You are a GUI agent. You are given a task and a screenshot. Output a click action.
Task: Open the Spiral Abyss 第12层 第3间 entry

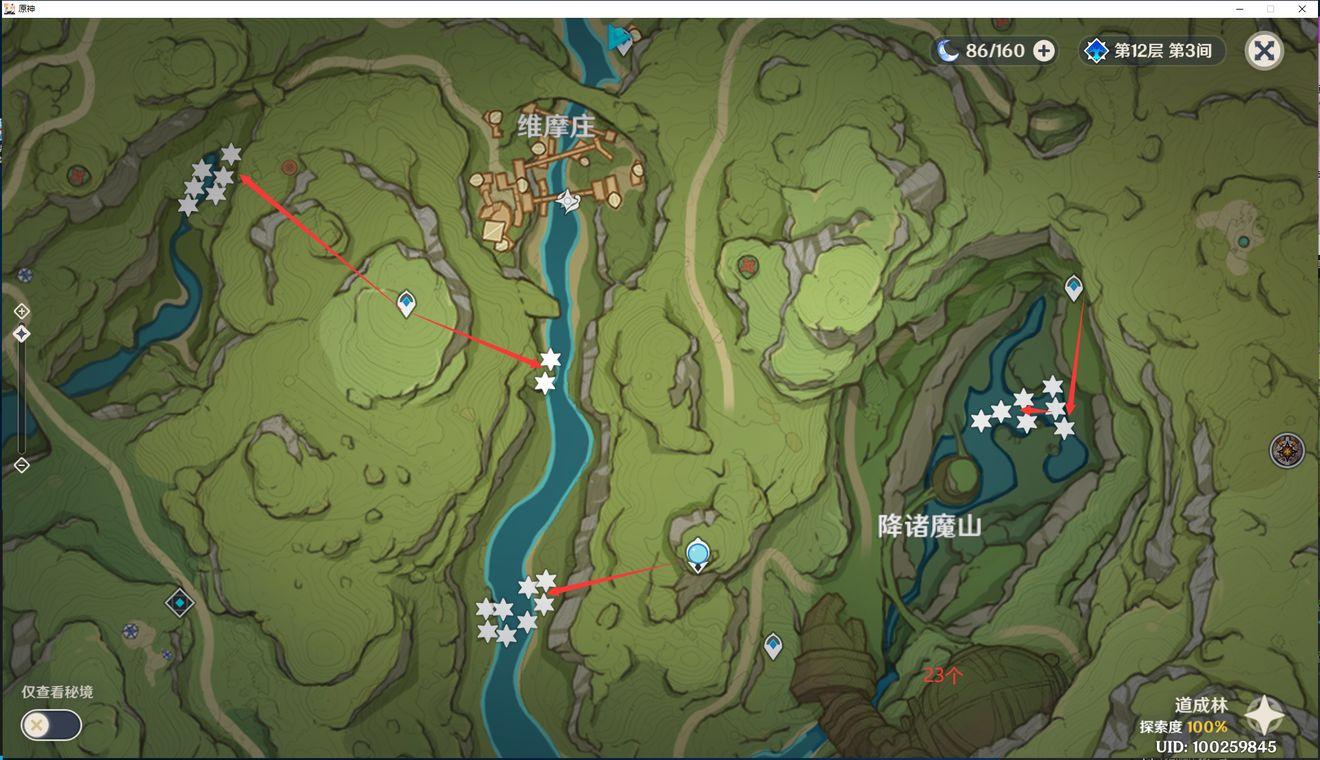point(1150,50)
